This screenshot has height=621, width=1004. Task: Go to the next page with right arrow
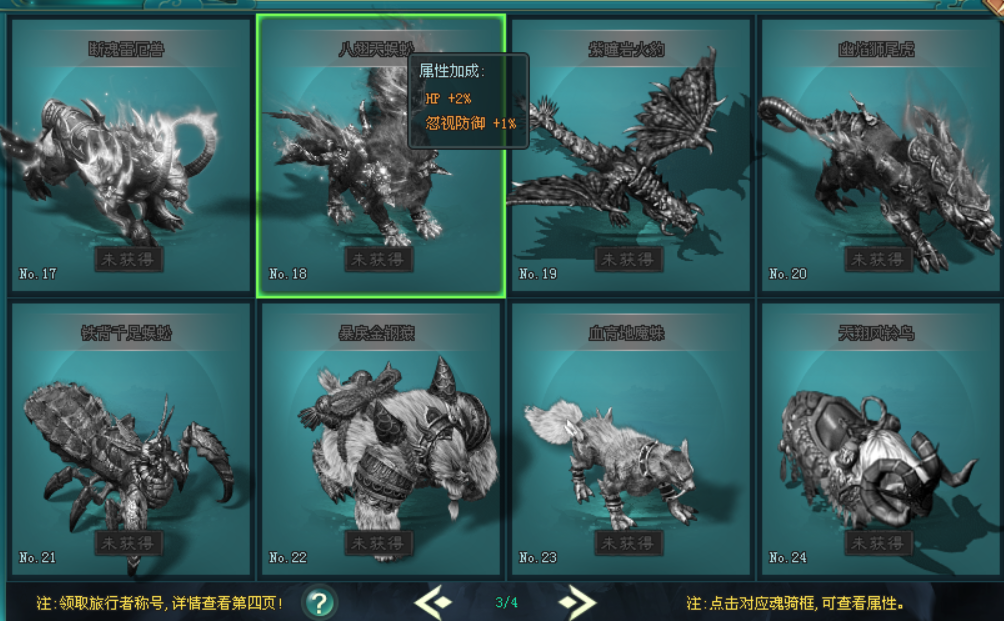pos(577,602)
